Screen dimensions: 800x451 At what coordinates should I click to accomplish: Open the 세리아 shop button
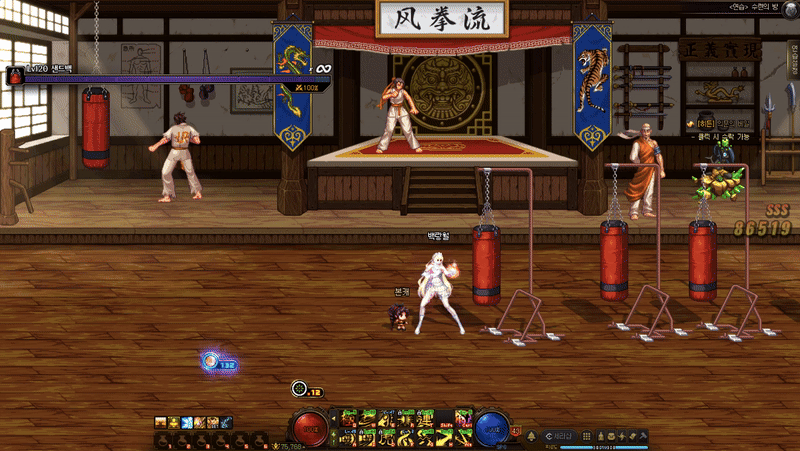pyautogui.click(x=560, y=436)
